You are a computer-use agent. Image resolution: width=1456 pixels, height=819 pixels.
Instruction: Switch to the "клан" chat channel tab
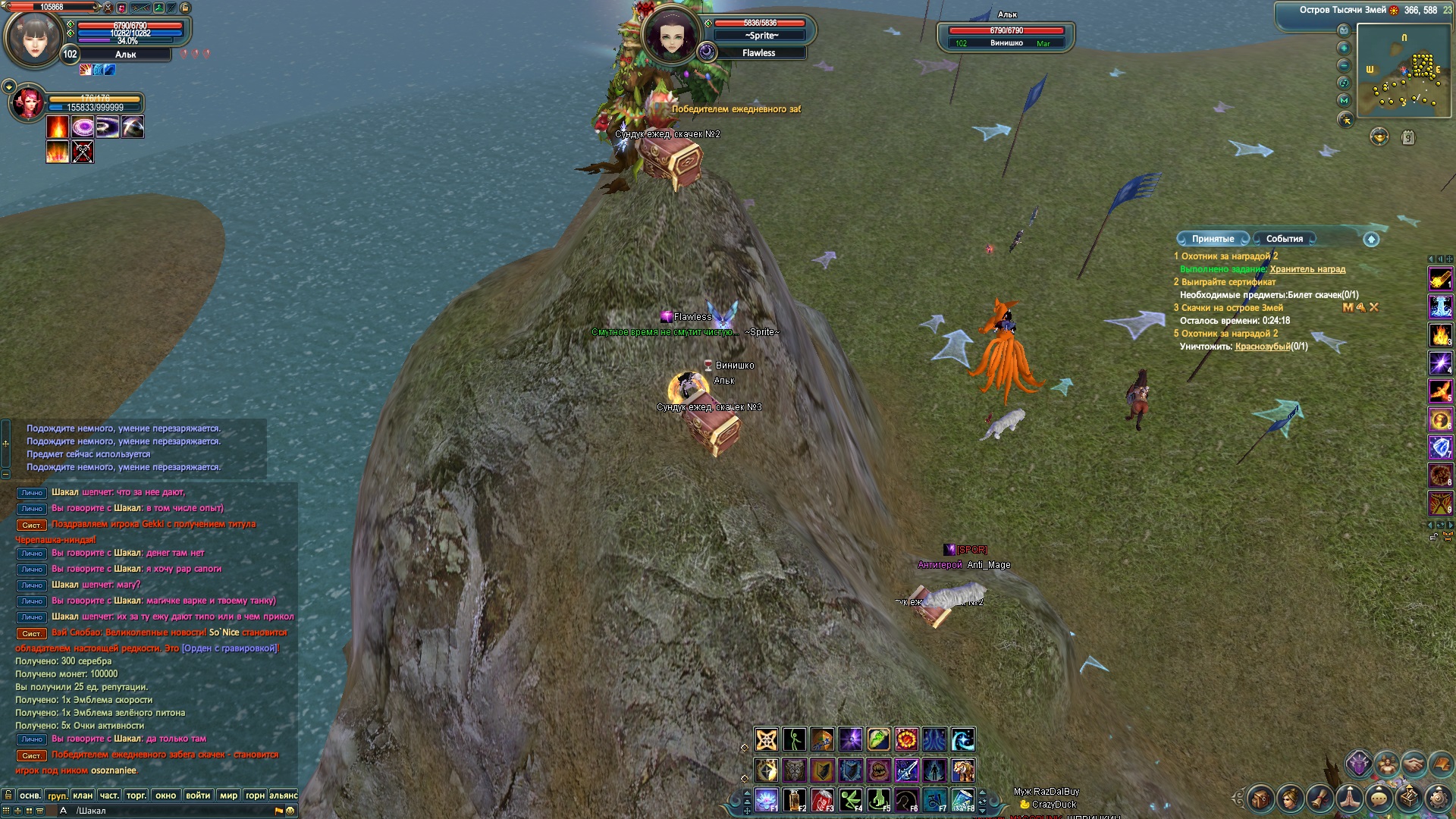click(83, 795)
